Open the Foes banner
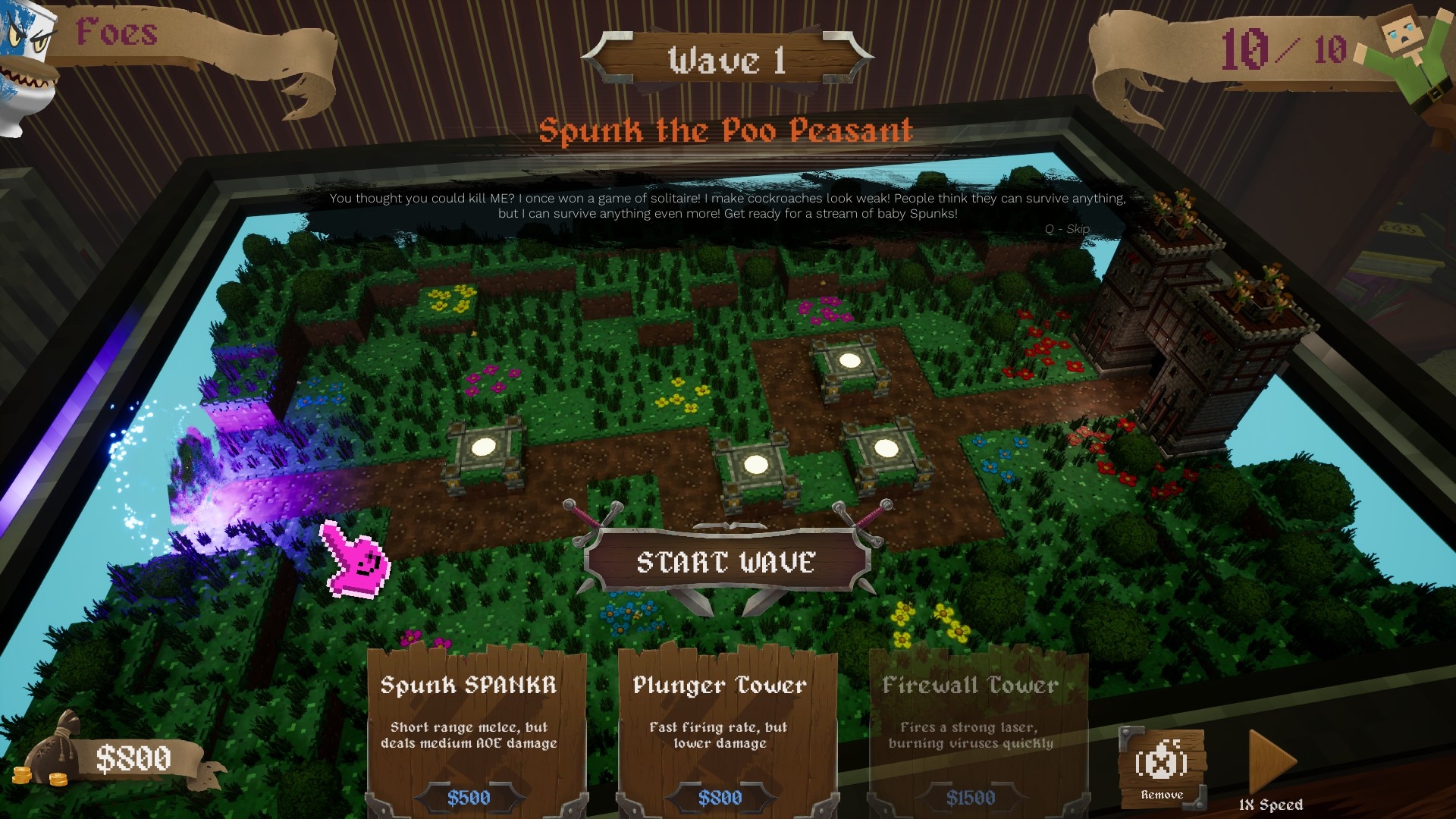 pyautogui.click(x=118, y=34)
